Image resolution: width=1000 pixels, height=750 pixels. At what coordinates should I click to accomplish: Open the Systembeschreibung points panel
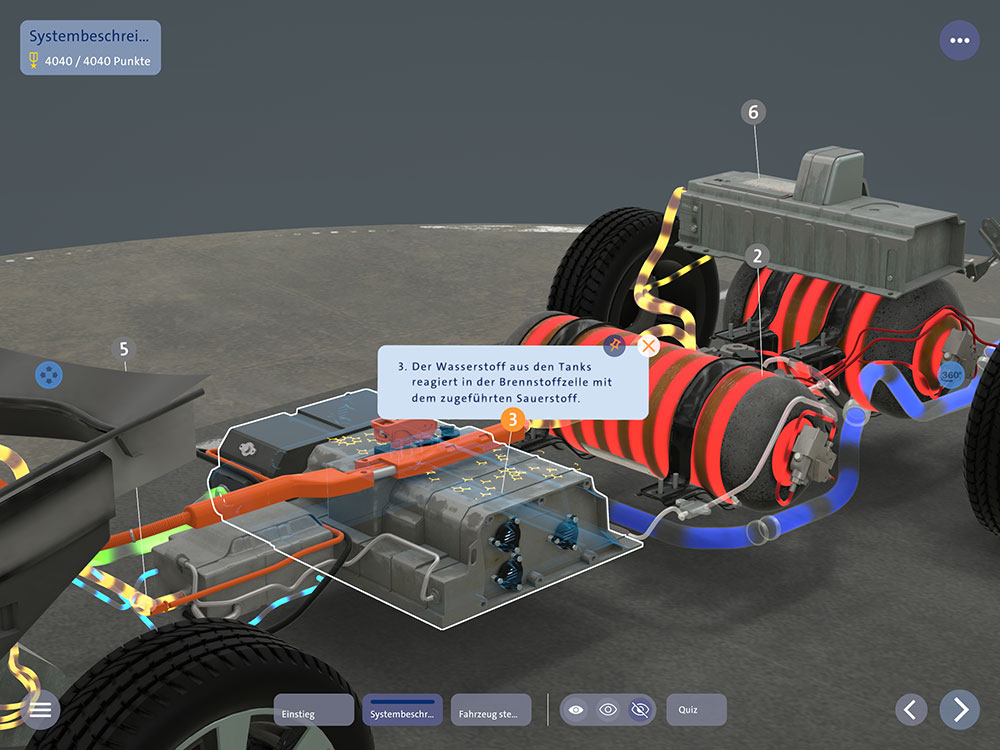tap(90, 48)
